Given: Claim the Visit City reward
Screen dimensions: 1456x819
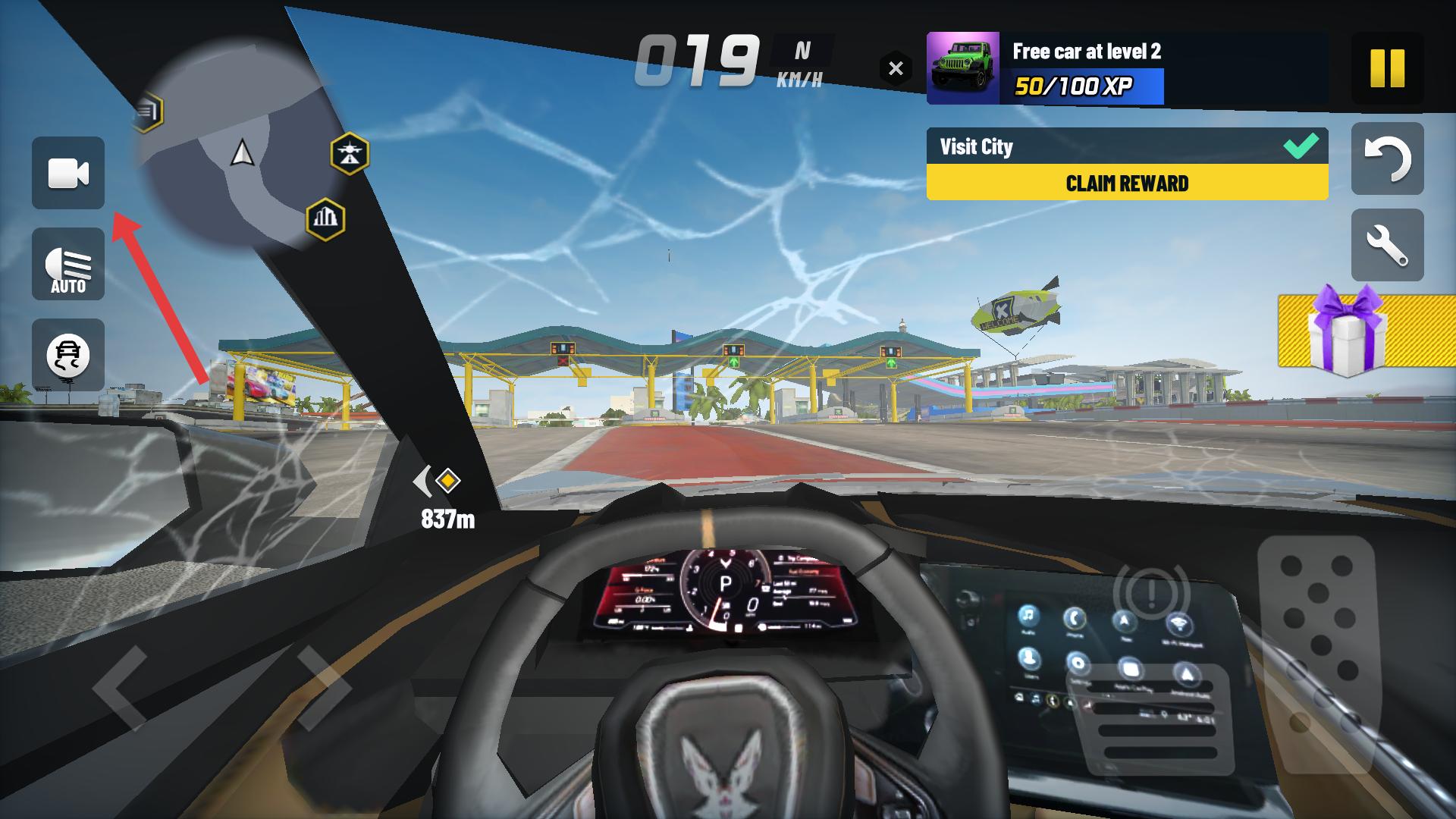Looking at the screenshot, I should pyautogui.click(x=1127, y=183).
